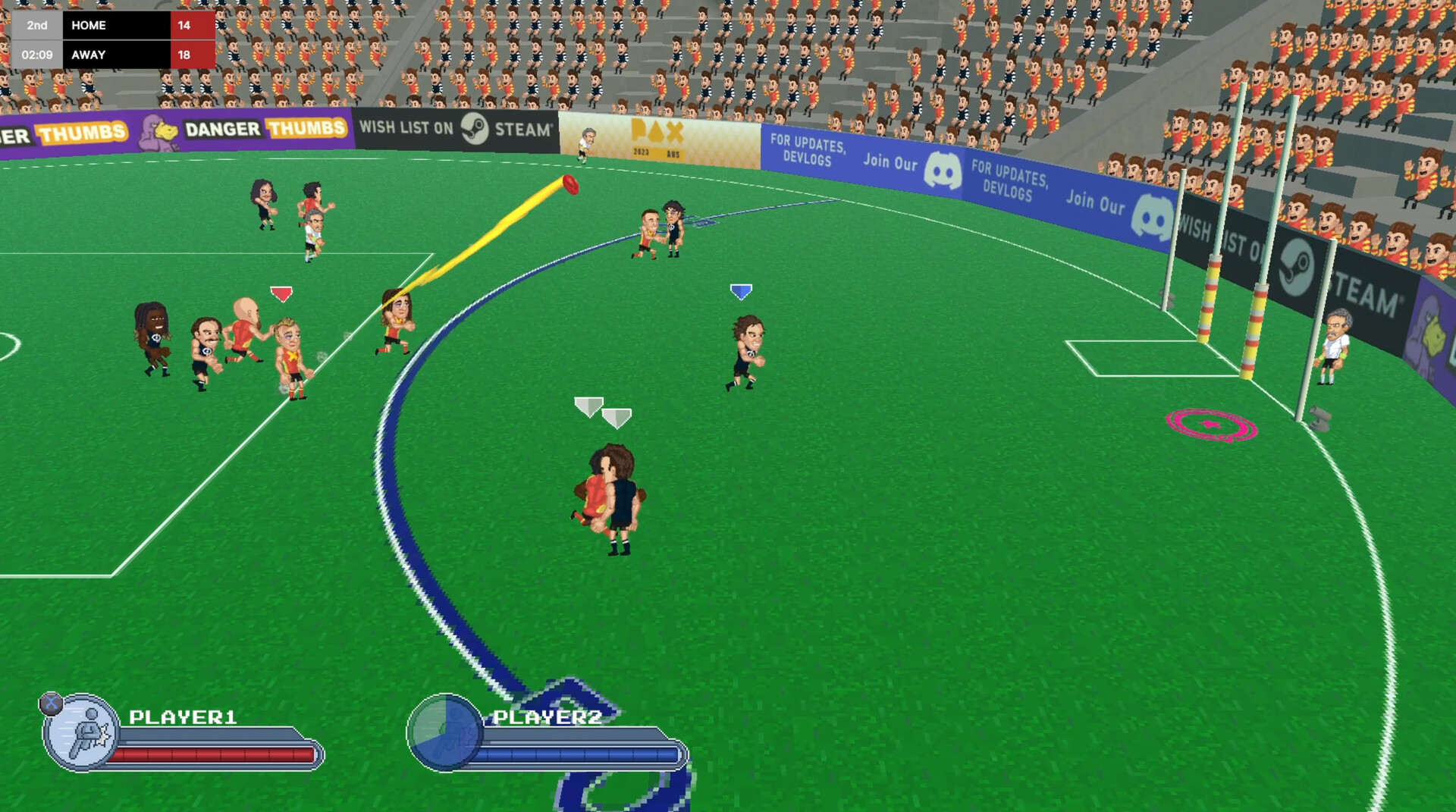Click the match timer showing 02:09
This screenshot has height=812, width=1456.
coord(38,55)
